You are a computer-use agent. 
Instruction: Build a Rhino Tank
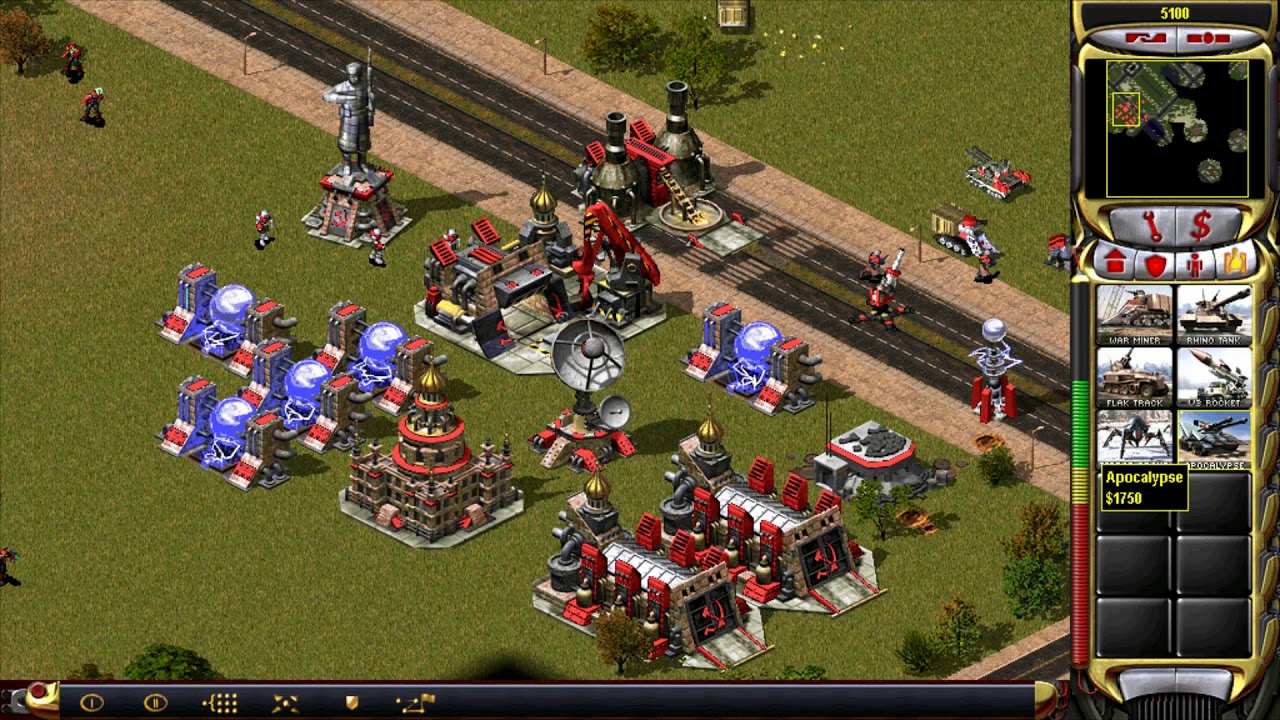(x=1213, y=315)
